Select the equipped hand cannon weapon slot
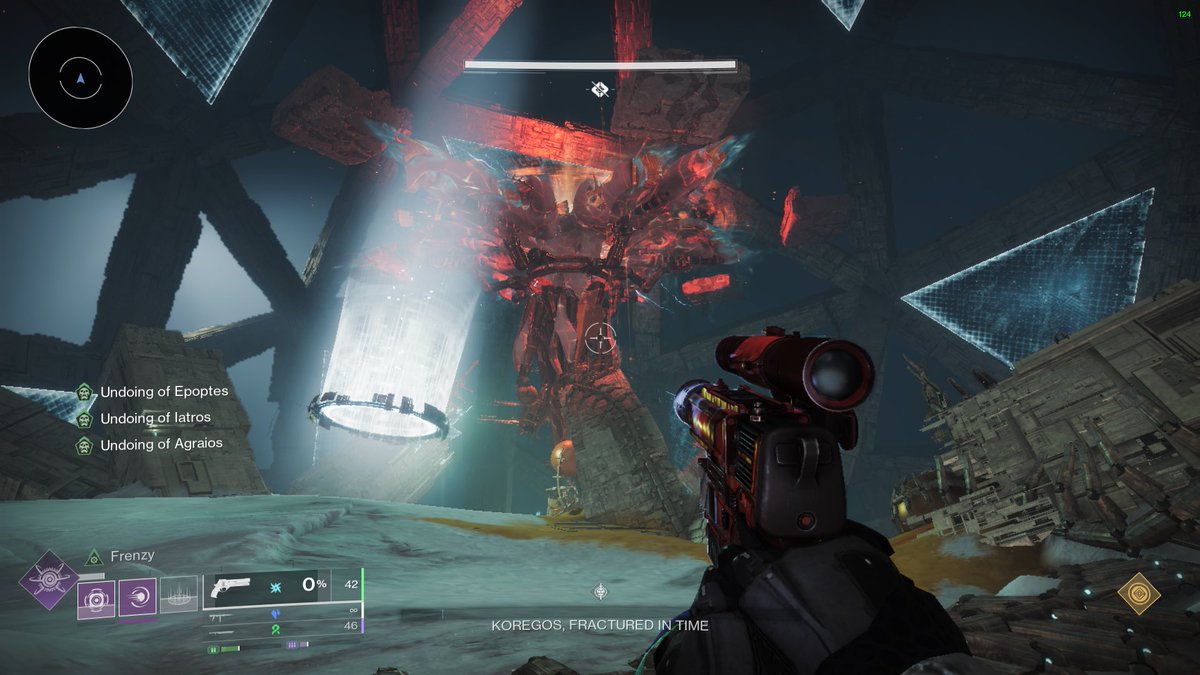The image size is (1200, 675). [x=280, y=590]
